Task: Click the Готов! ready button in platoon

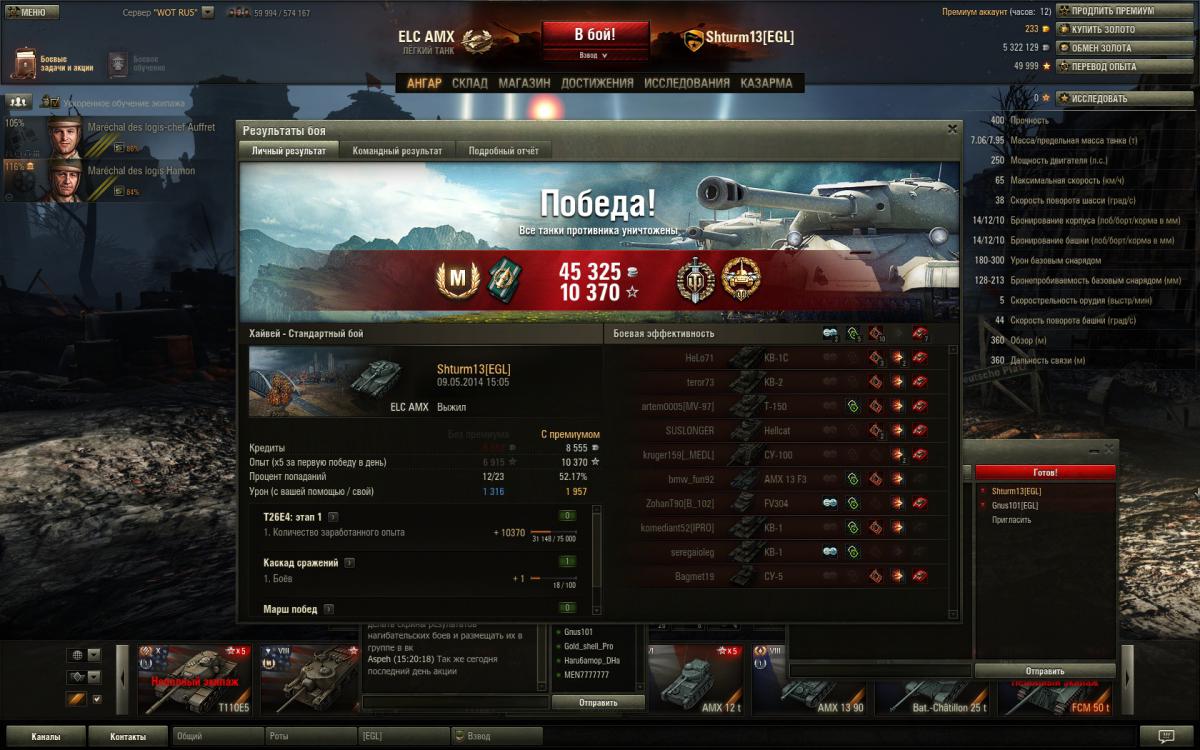Action: pyautogui.click(x=1045, y=472)
